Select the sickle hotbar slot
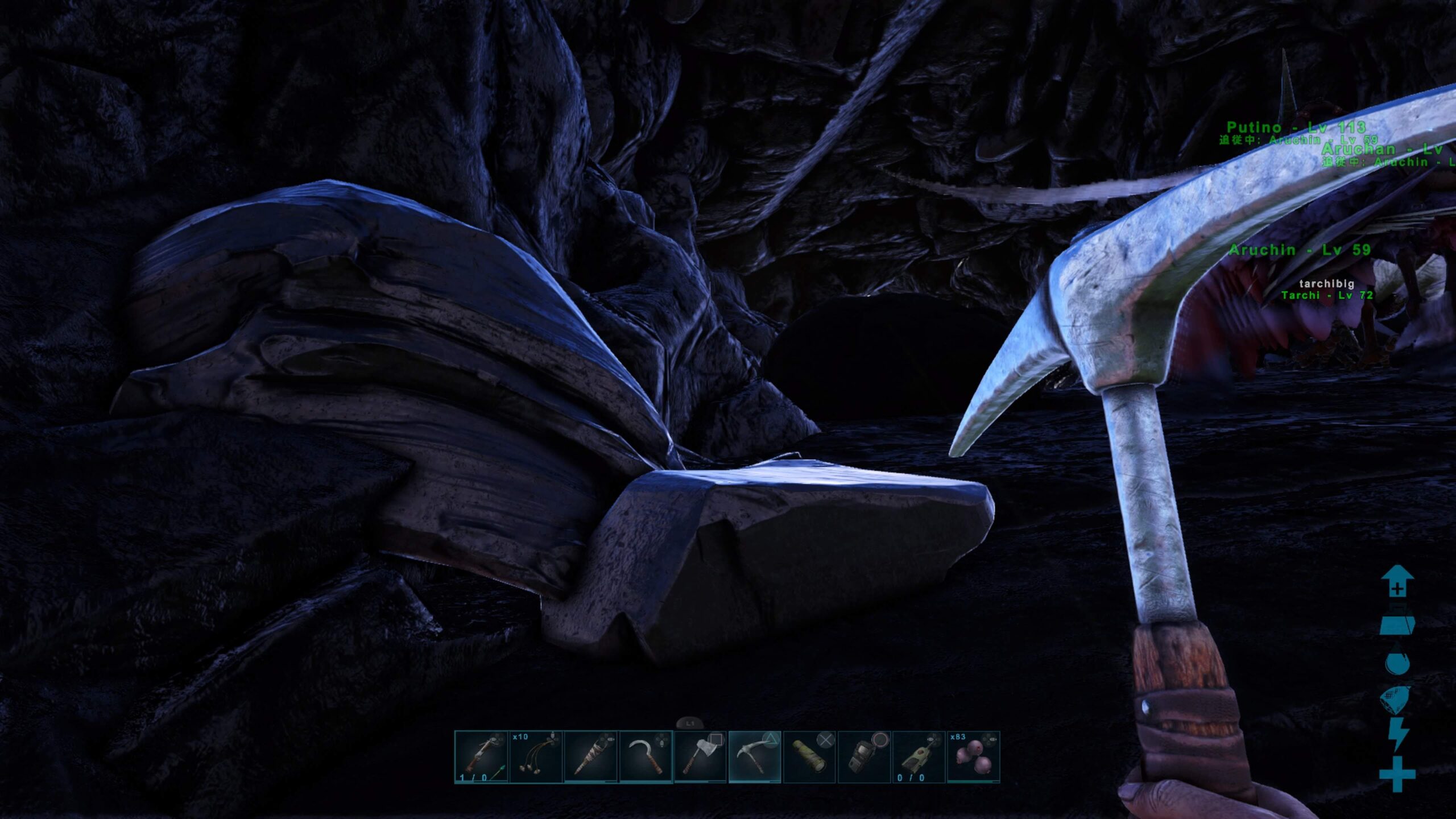This screenshot has width=1456, height=819. point(646,757)
